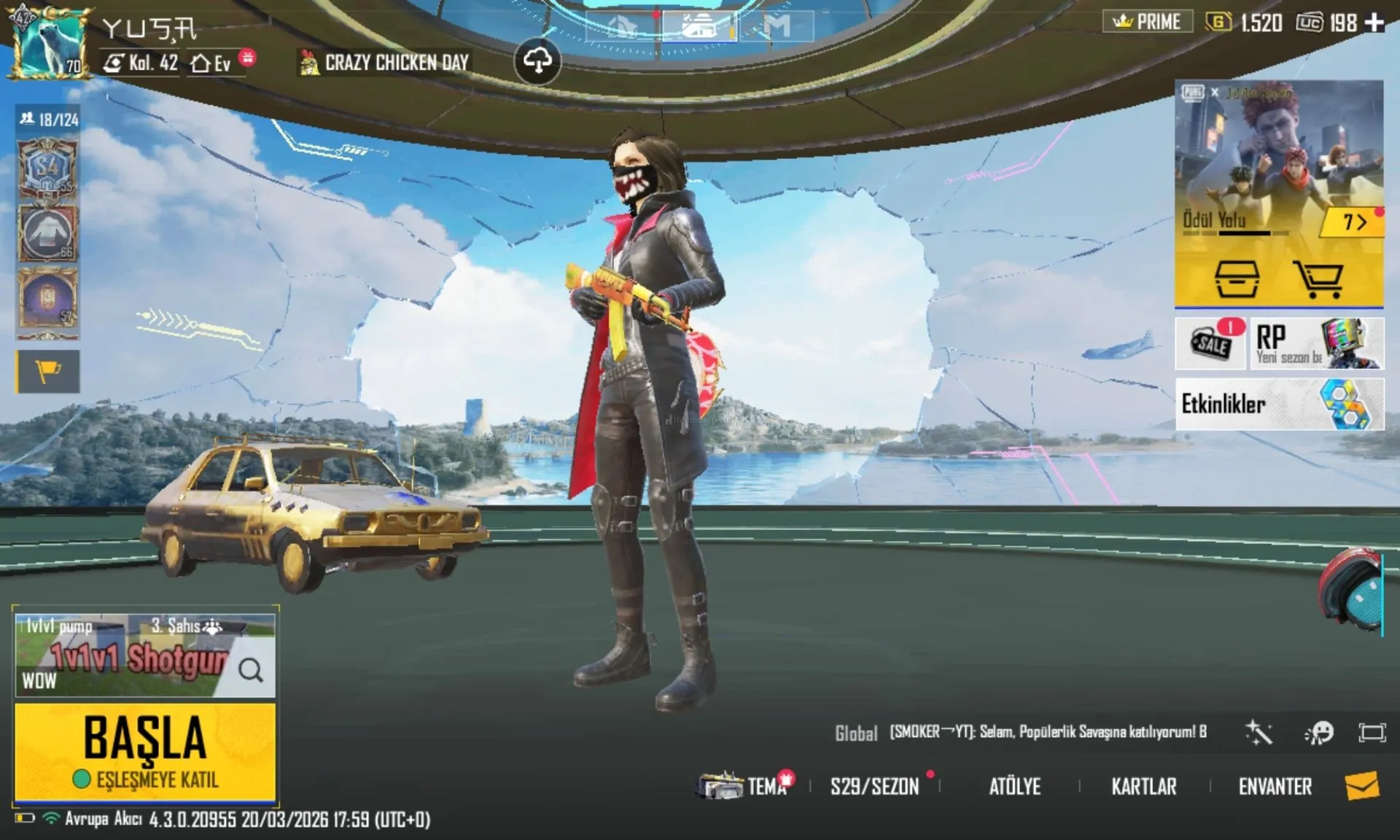Add UC with the plus button
The width and height of the screenshot is (1400, 840).
pyautogui.click(x=1374, y=23)
